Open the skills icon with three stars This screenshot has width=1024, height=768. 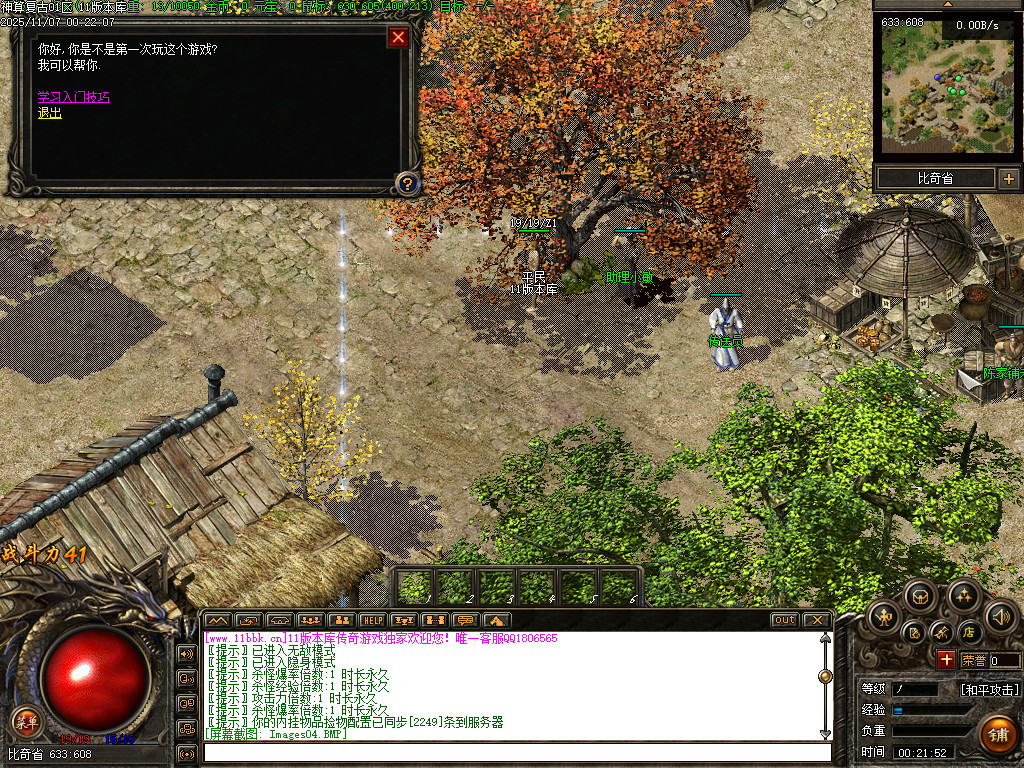(x=964, y=598)
